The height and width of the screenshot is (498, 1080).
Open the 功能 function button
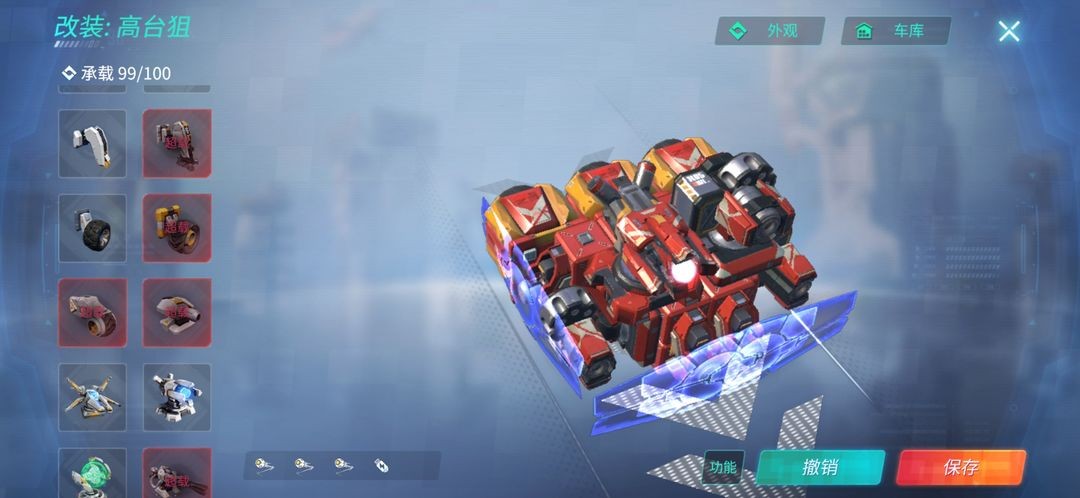722,467
